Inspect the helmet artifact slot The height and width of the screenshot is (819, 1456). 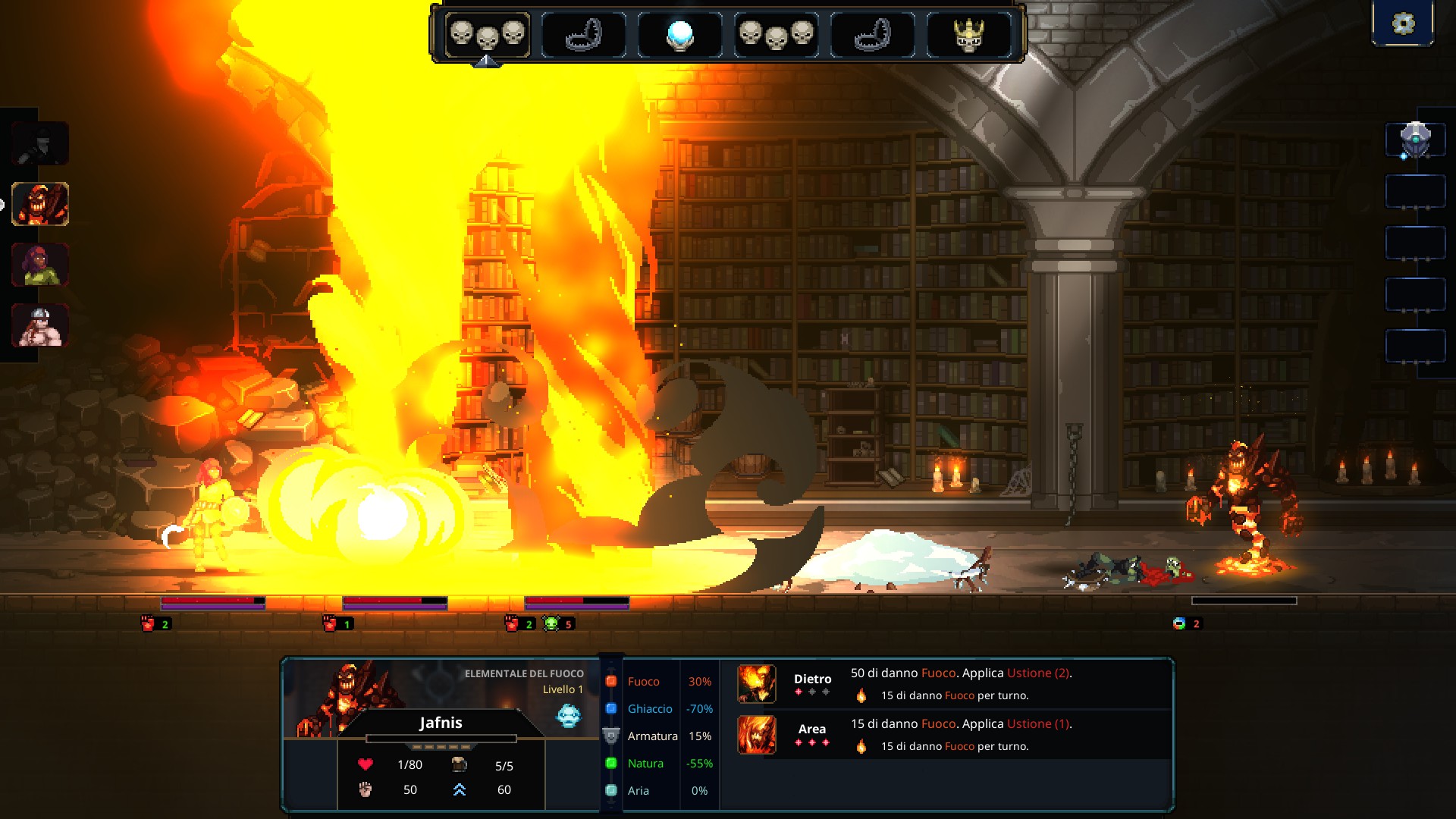pos(1415,140)
